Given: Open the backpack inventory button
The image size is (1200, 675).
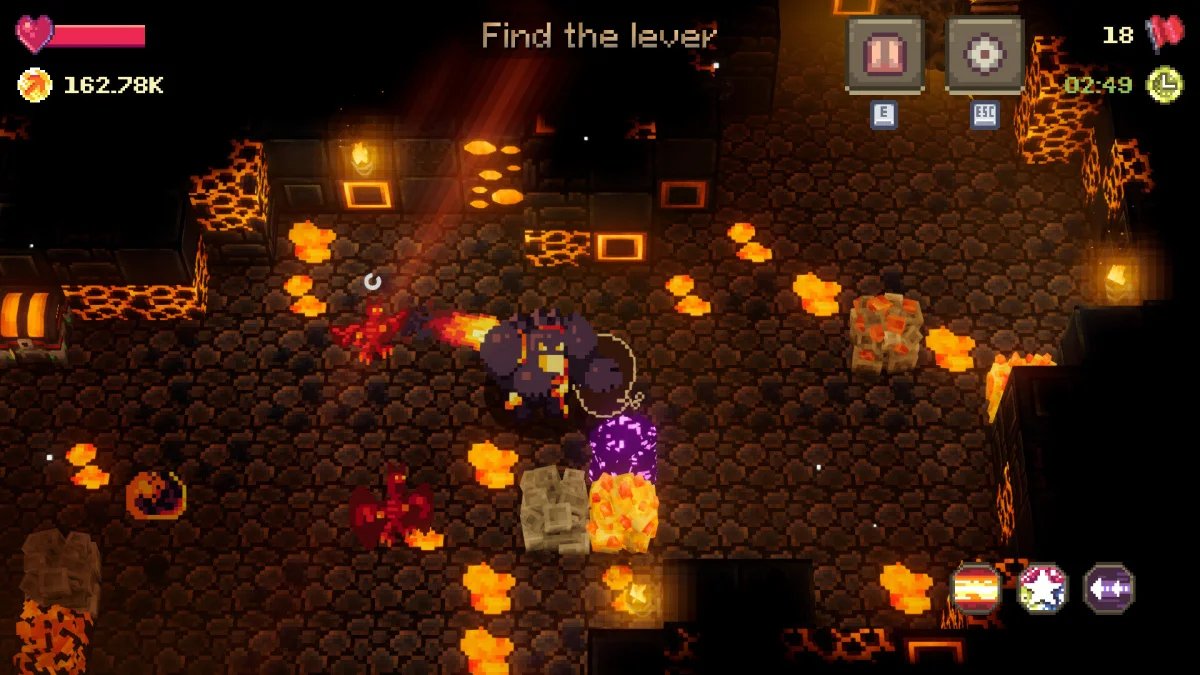Looking at the screenshot, I should click(884, 56).
